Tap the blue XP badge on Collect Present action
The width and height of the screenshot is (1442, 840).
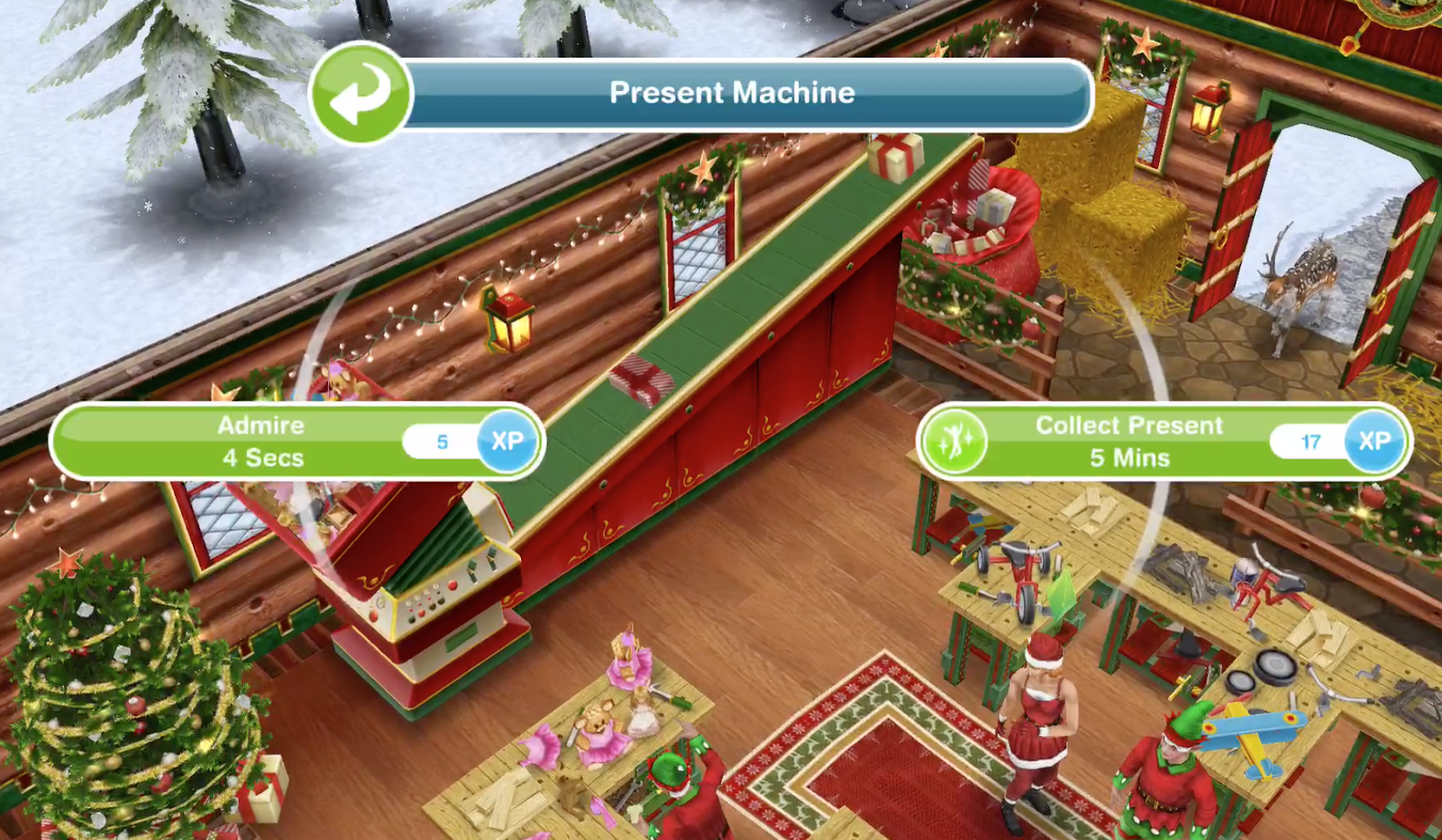(x=1371, y=441)
